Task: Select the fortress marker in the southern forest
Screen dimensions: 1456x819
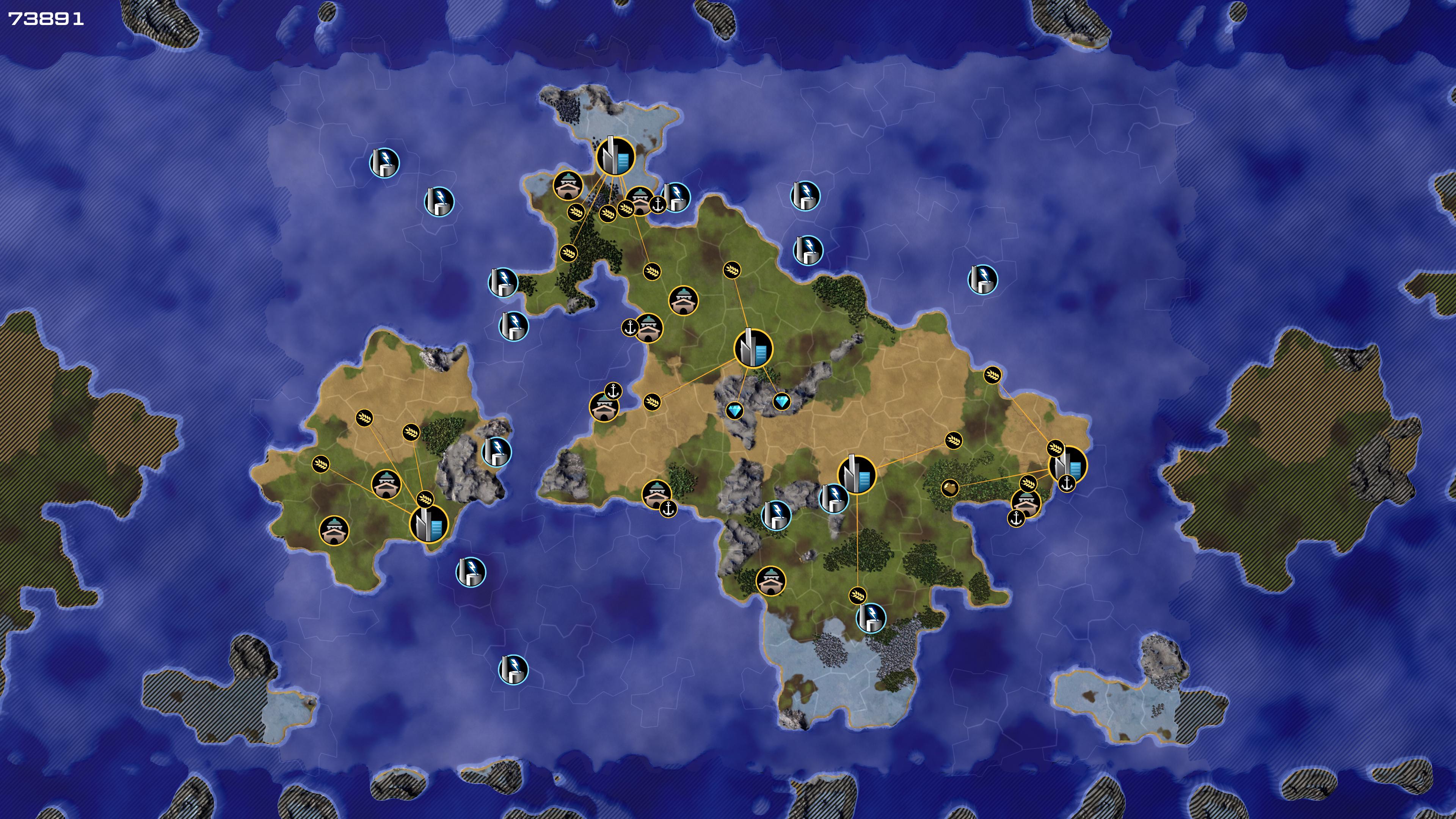Action: click(x=770, y=581)
